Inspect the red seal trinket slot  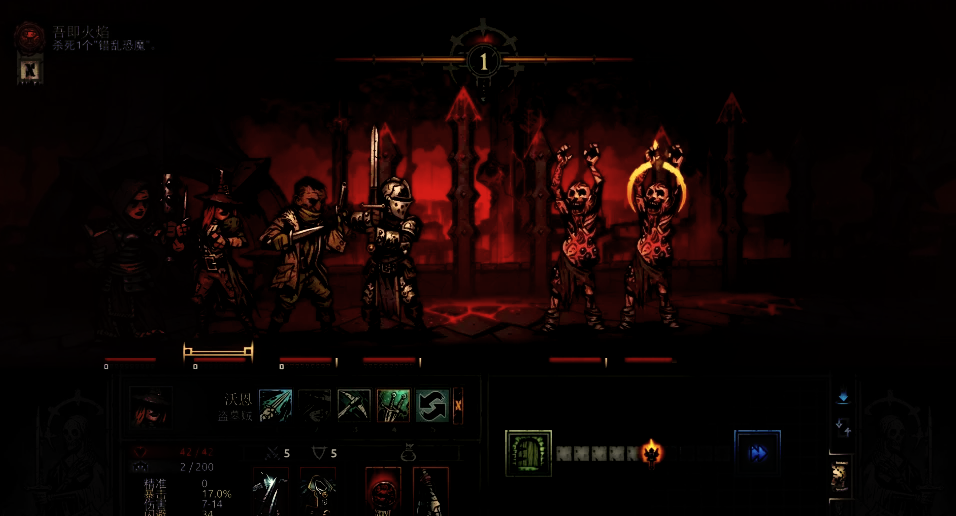[x=382, y=492]
